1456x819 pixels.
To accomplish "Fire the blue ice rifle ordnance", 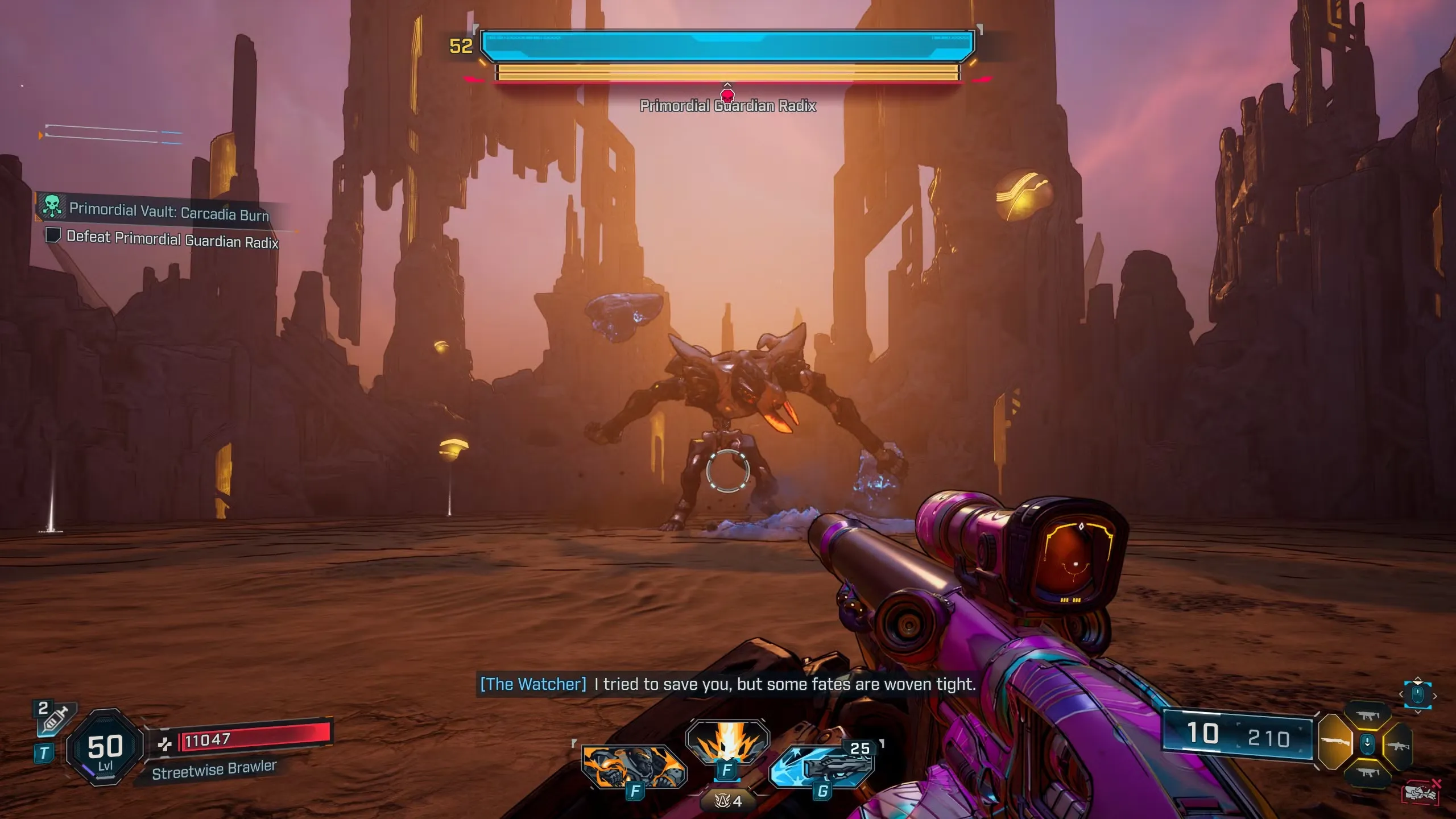I will [x=821, y=766].
